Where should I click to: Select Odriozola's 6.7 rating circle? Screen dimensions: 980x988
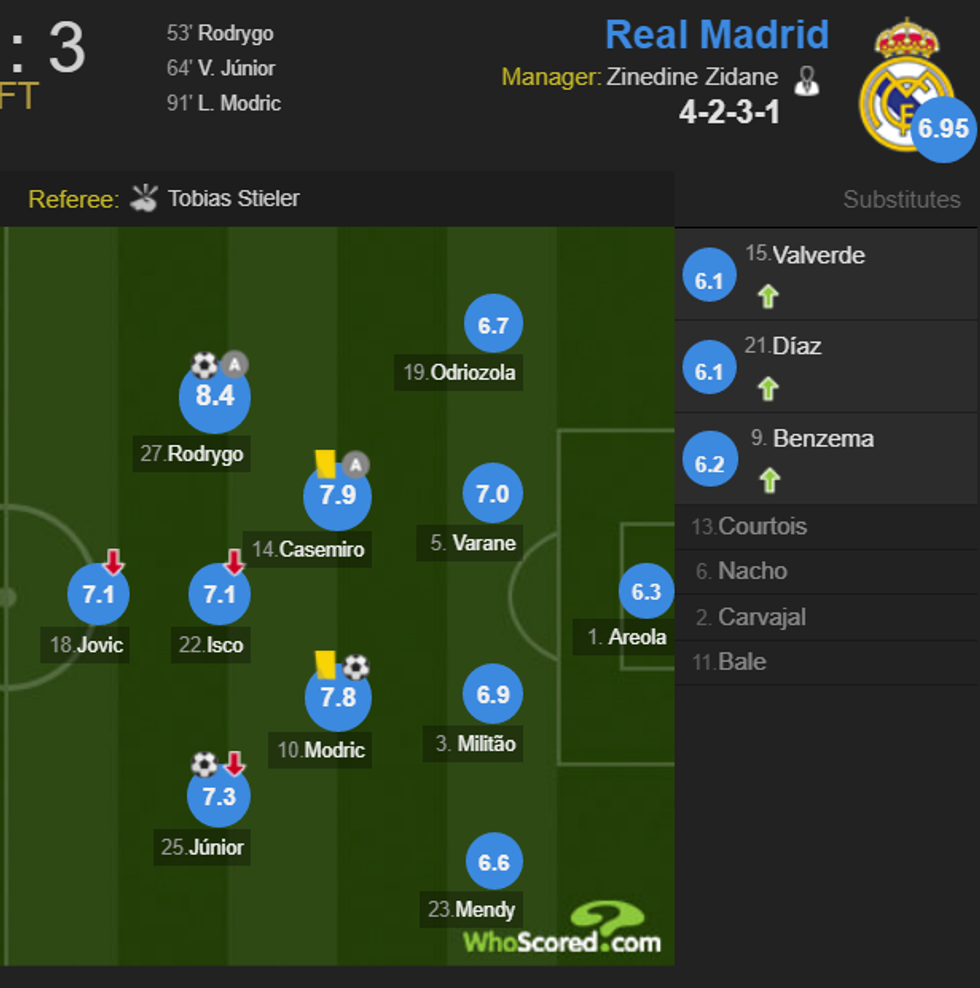point(493,326)
